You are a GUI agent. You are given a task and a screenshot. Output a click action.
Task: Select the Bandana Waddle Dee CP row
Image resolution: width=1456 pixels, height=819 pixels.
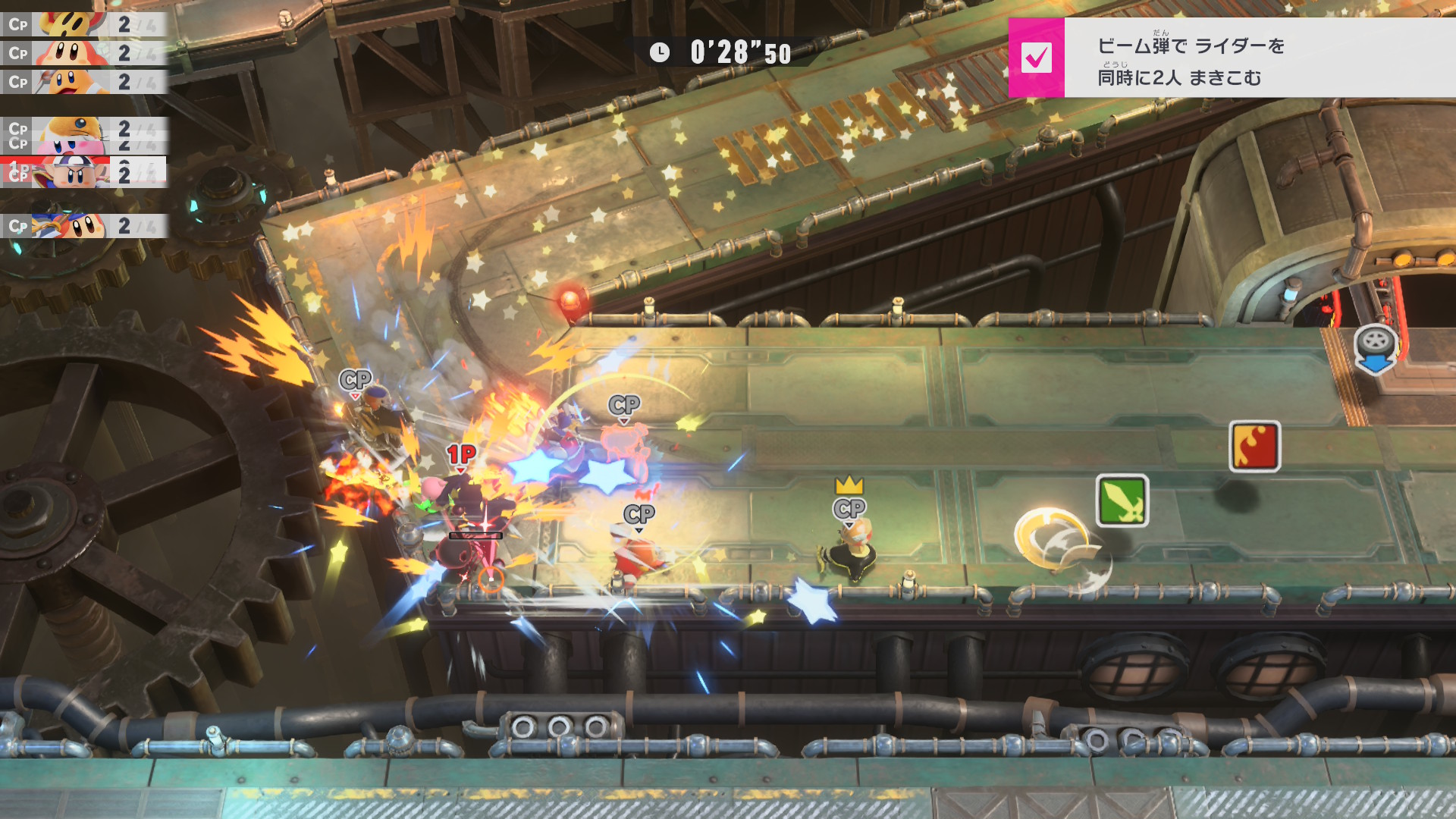[x=83, y=226]
